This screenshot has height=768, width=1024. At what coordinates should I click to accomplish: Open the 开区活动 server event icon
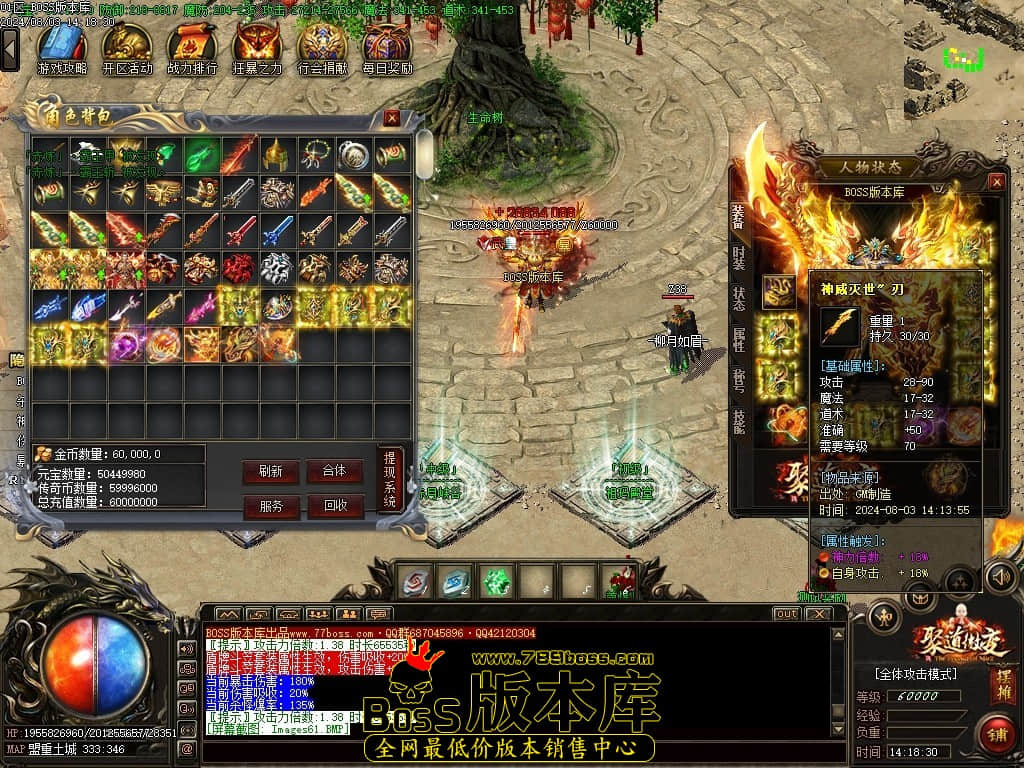[127, 48]
